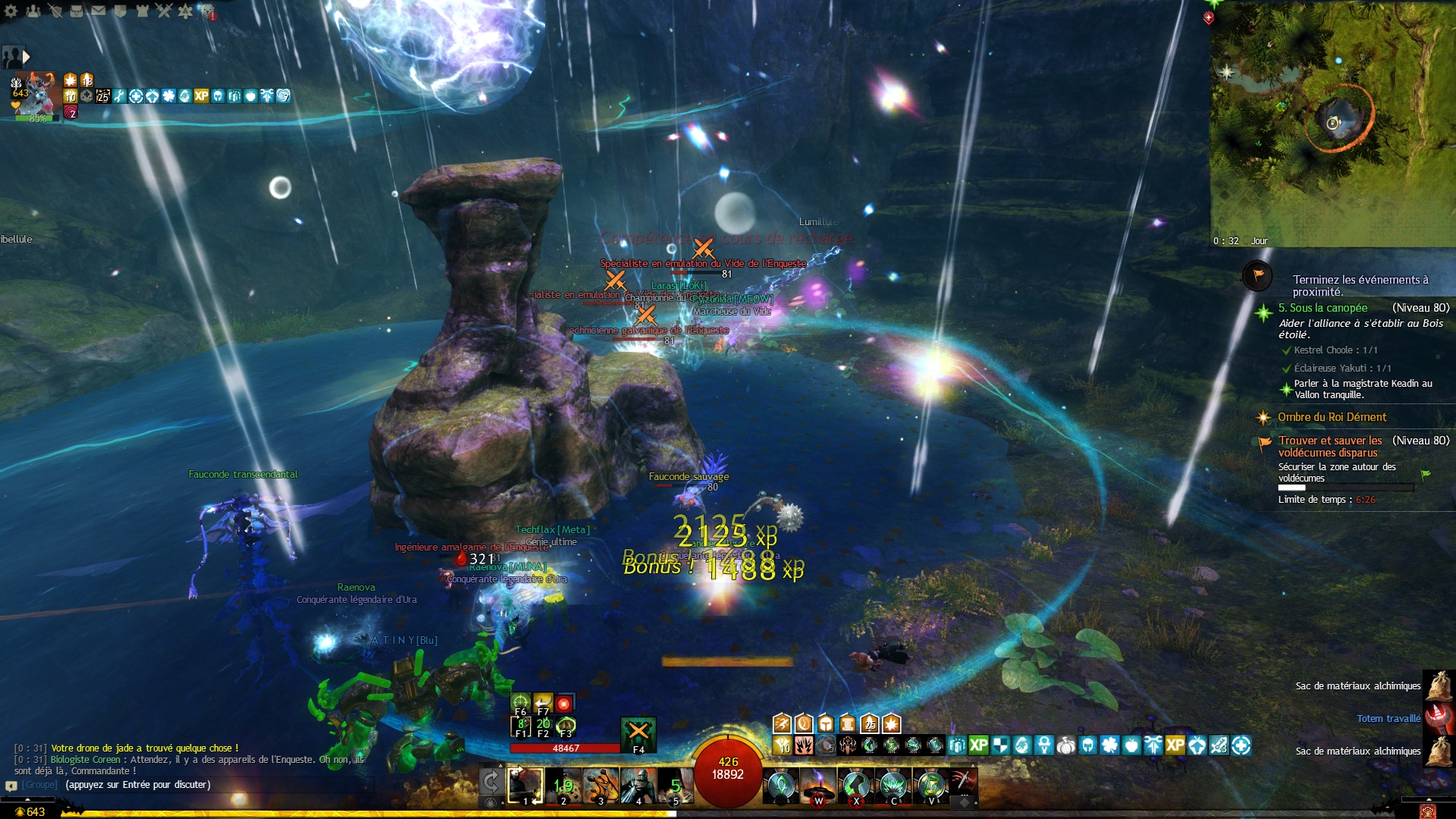Click the minimap
This screenshot has width=1456, height=819.
(1332, 121)
